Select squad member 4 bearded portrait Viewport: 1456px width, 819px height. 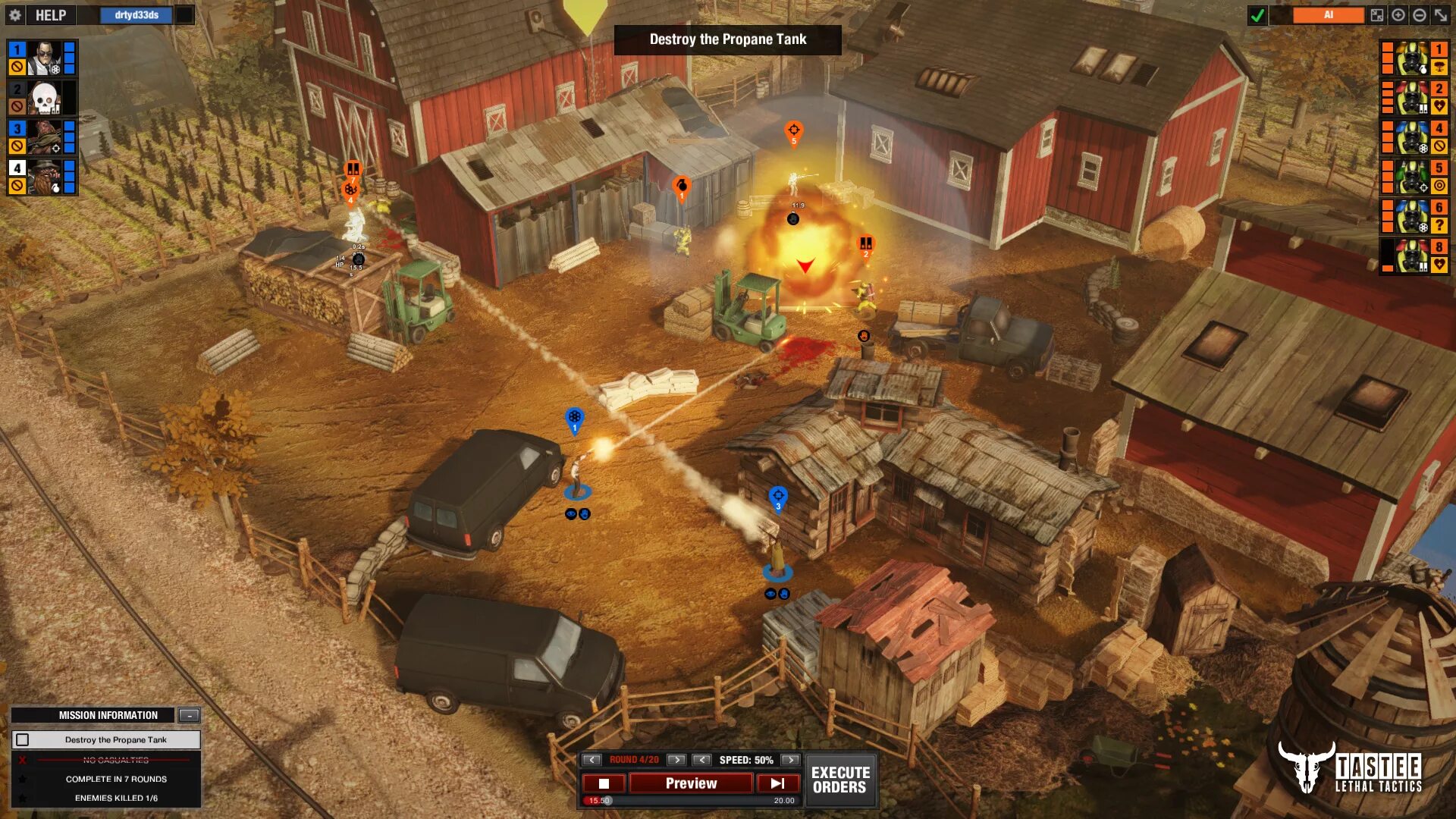(x=44, y=177)
